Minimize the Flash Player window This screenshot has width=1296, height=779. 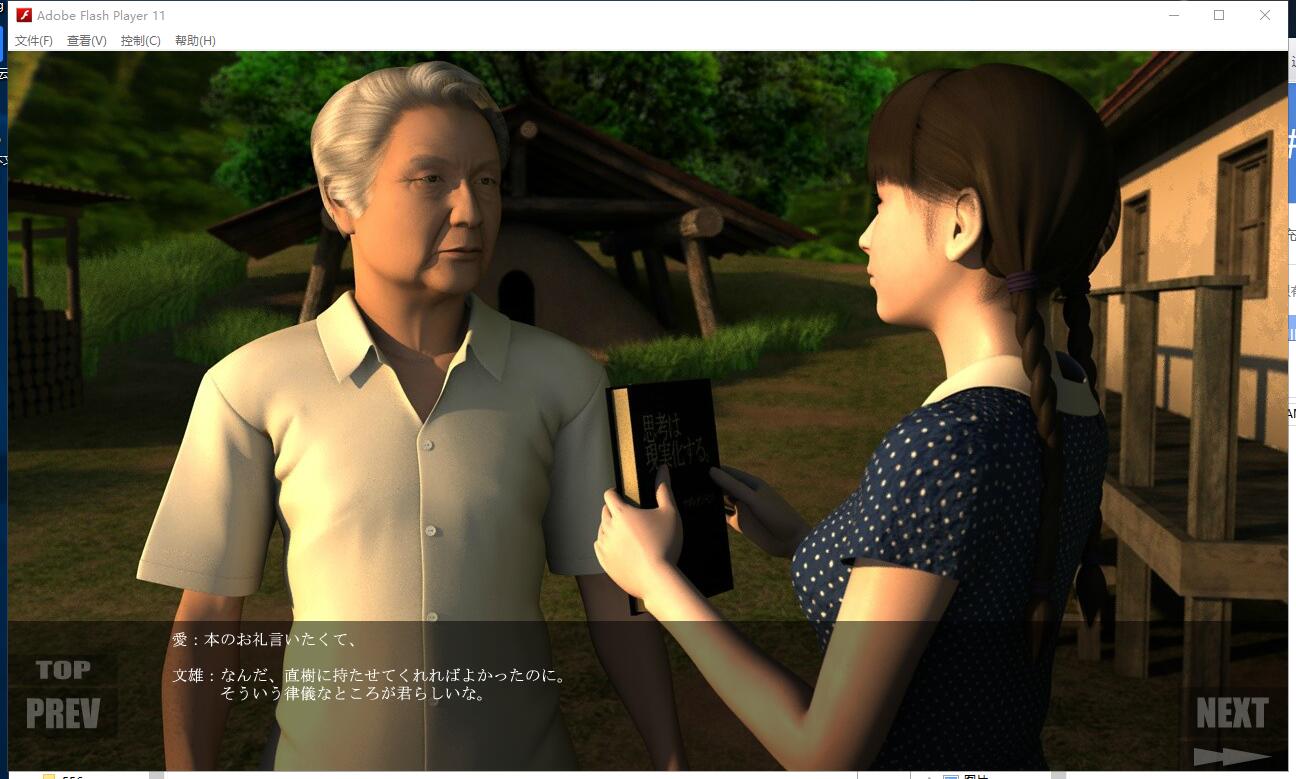[x=1174, y=15]
